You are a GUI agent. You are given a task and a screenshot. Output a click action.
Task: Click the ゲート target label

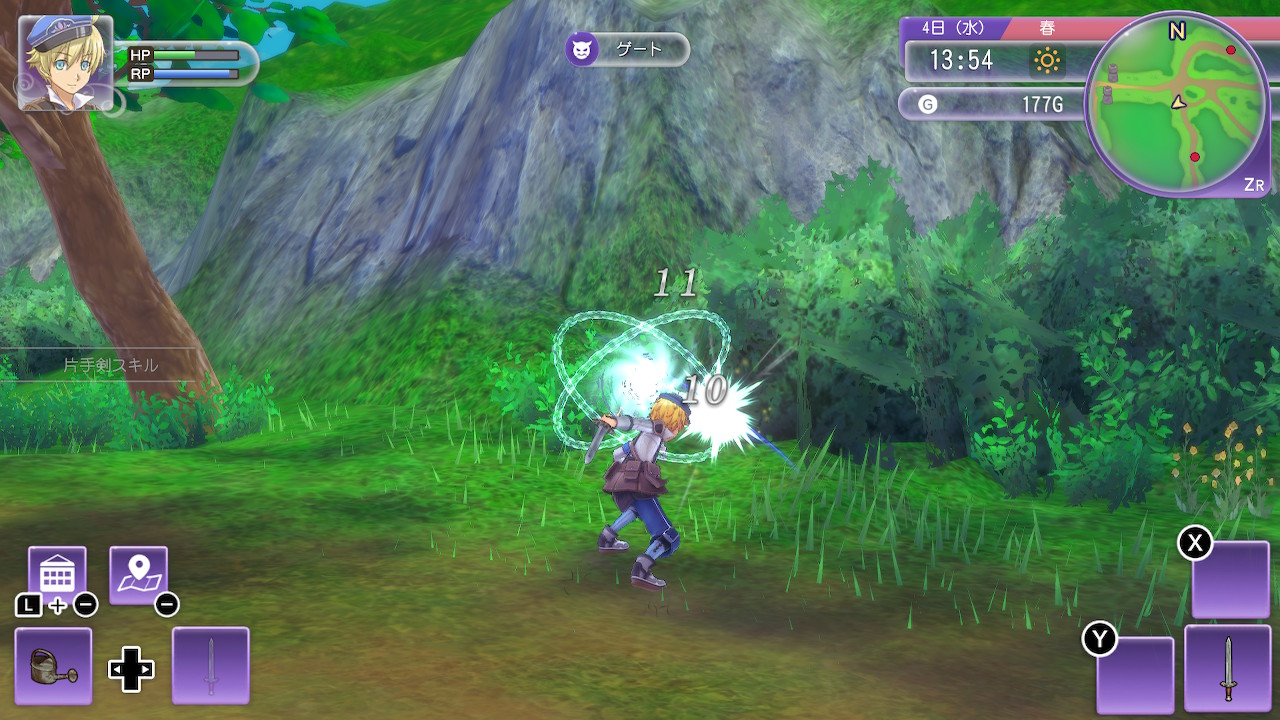pos(628,49)
